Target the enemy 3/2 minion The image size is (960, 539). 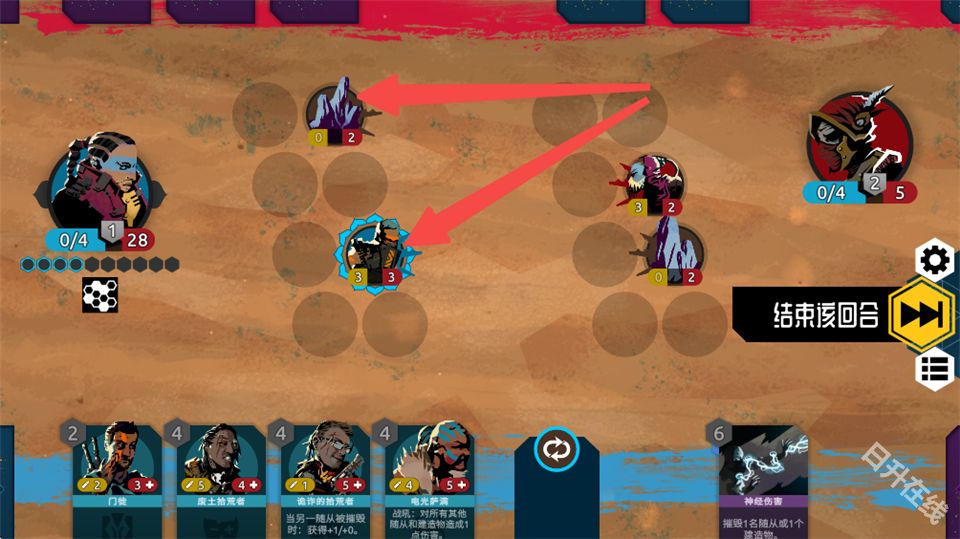[657, 183]
